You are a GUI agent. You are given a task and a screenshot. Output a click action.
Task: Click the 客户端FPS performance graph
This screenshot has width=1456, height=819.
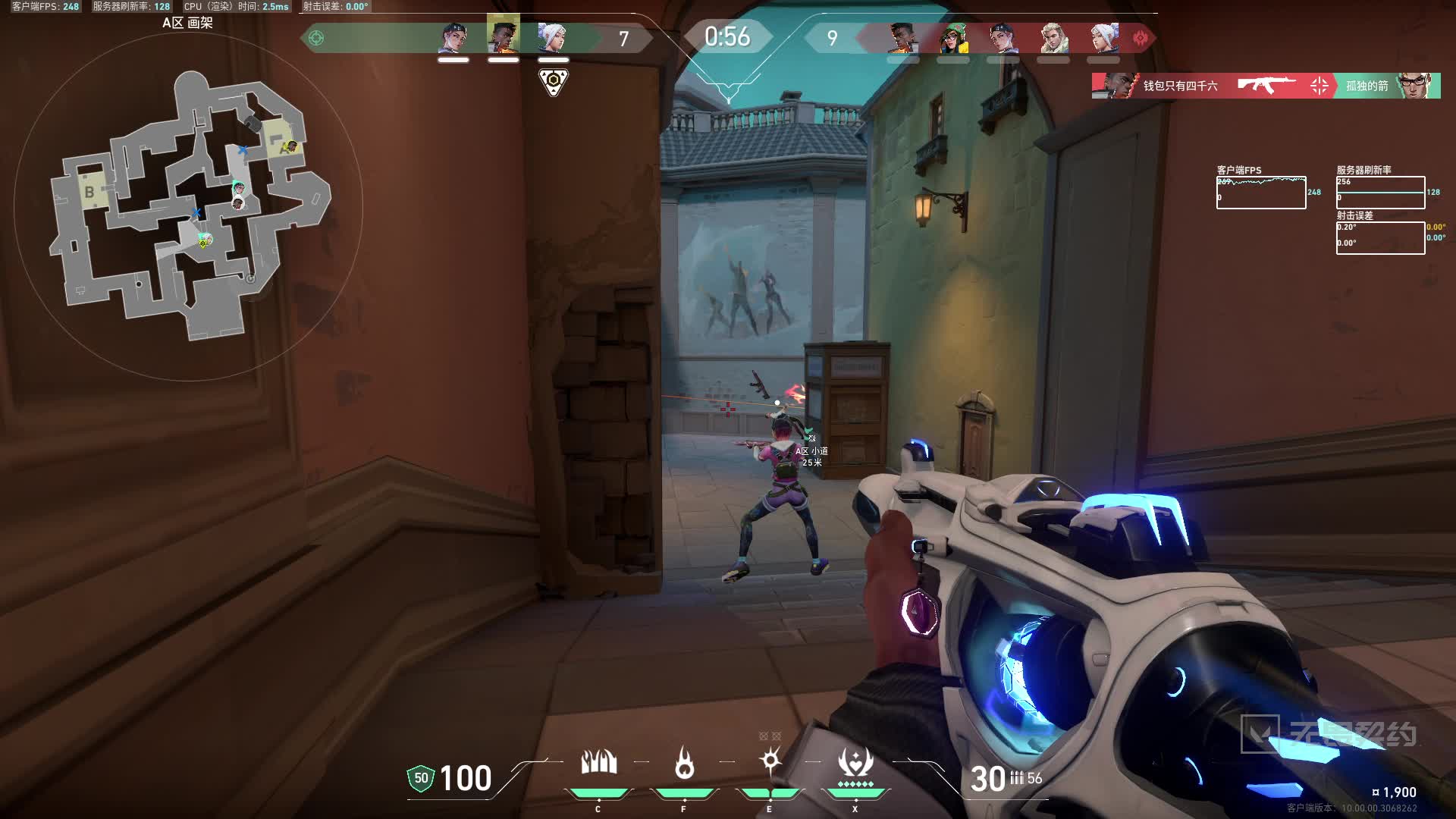1260,193
